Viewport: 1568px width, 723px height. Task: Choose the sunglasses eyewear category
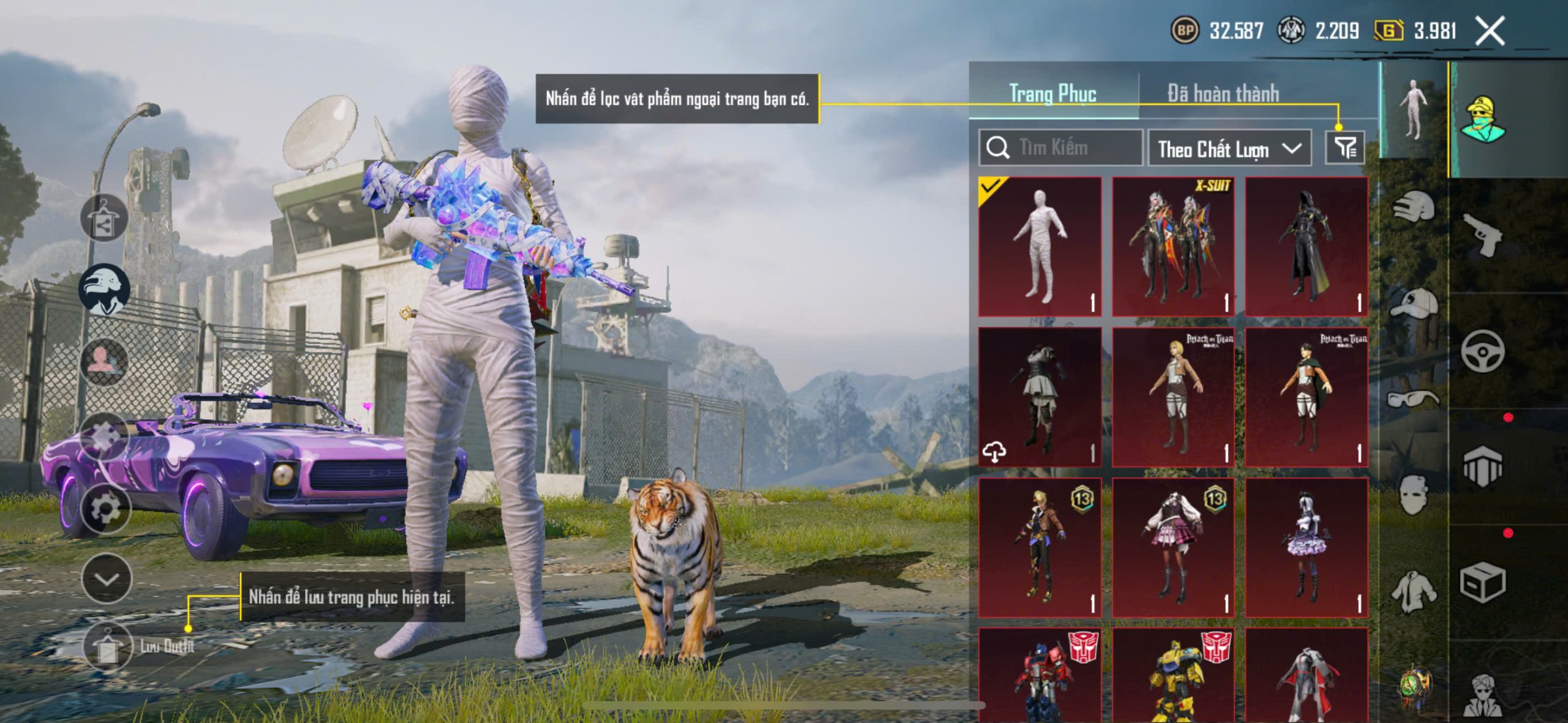1413,399
